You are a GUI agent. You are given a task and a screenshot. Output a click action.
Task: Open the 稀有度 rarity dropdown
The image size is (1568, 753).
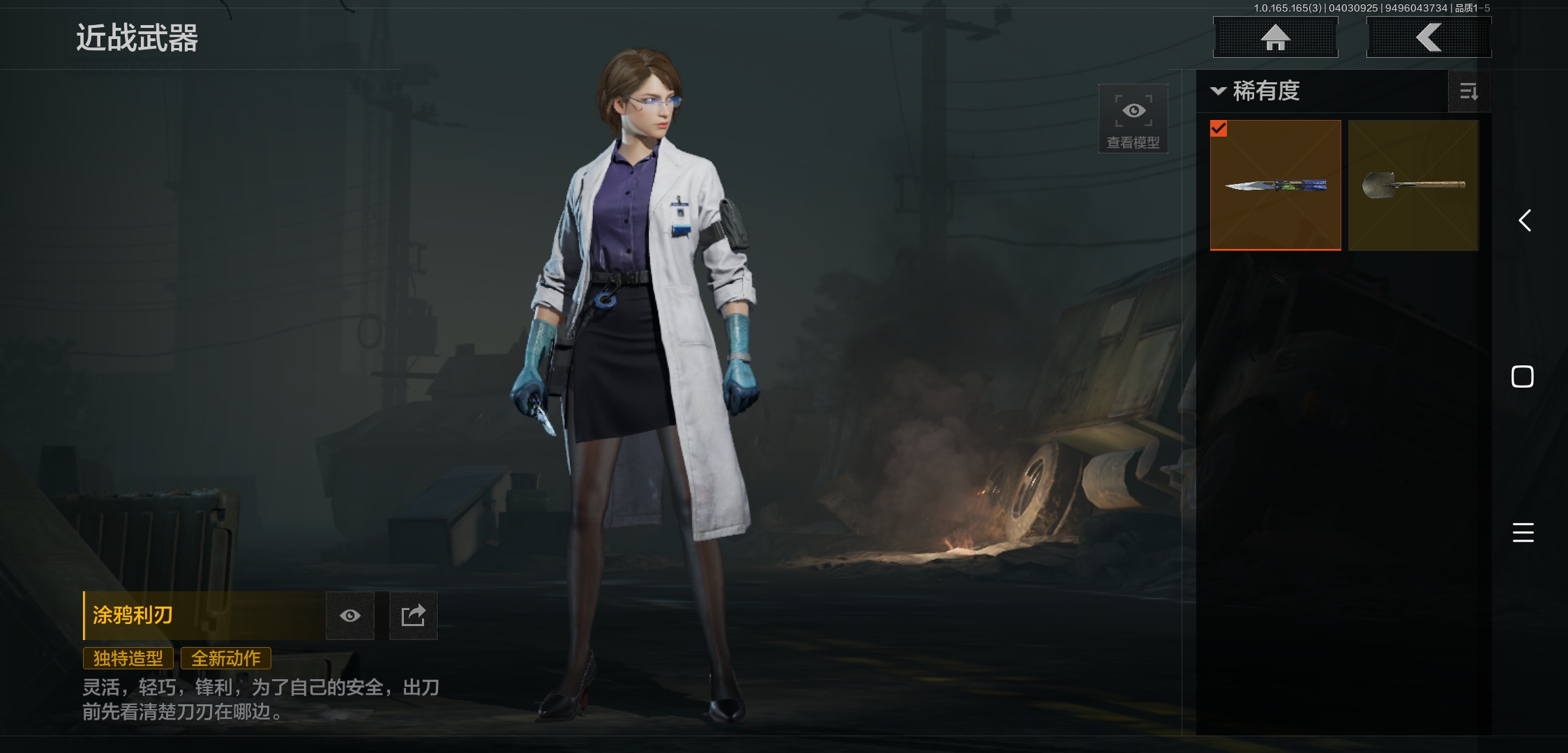point(1257,91)
